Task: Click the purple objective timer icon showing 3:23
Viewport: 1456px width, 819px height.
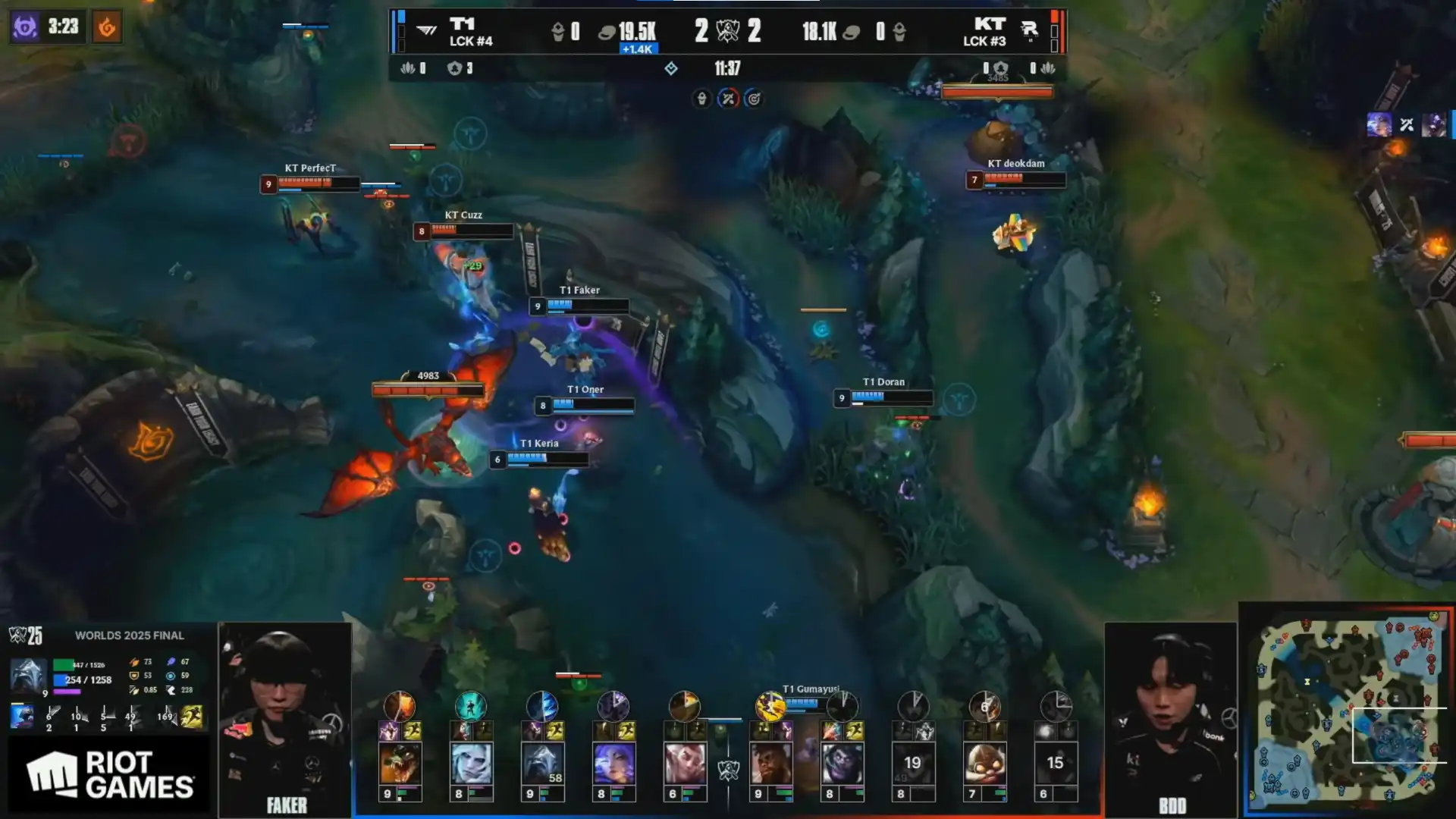Action: click(x=25, y=27)
